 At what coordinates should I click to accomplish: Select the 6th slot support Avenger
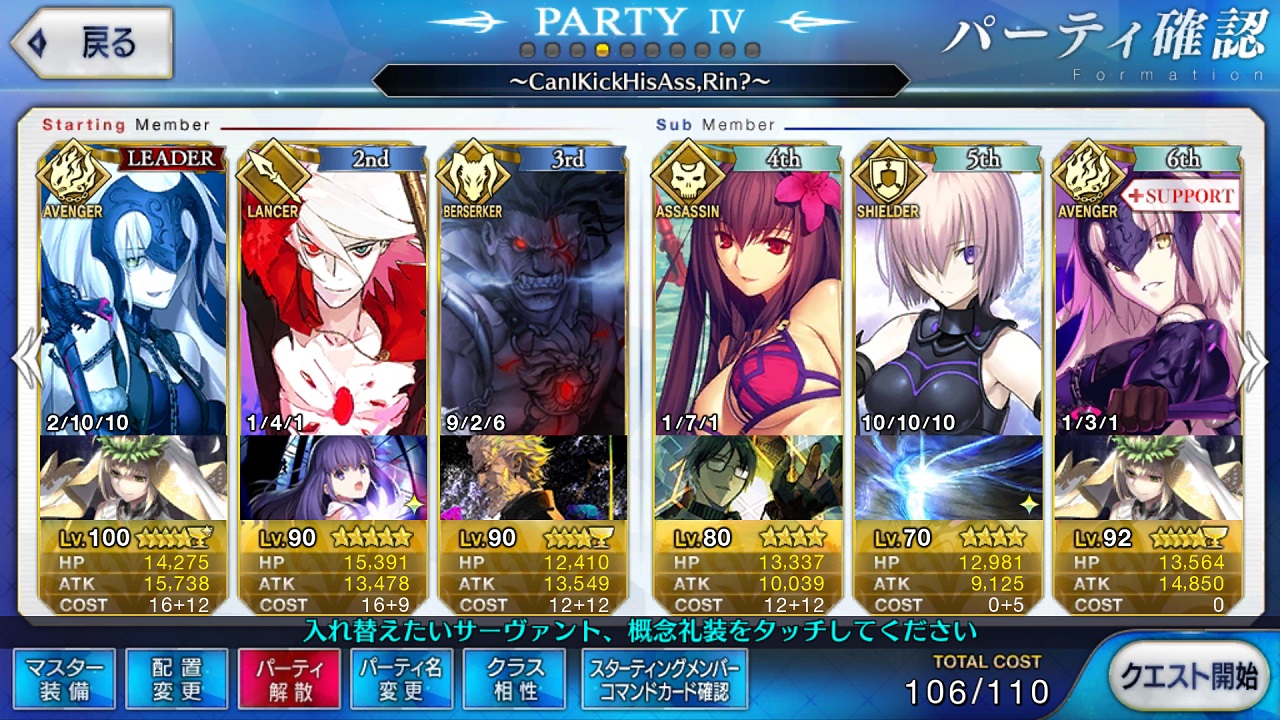coord(1148,300)
